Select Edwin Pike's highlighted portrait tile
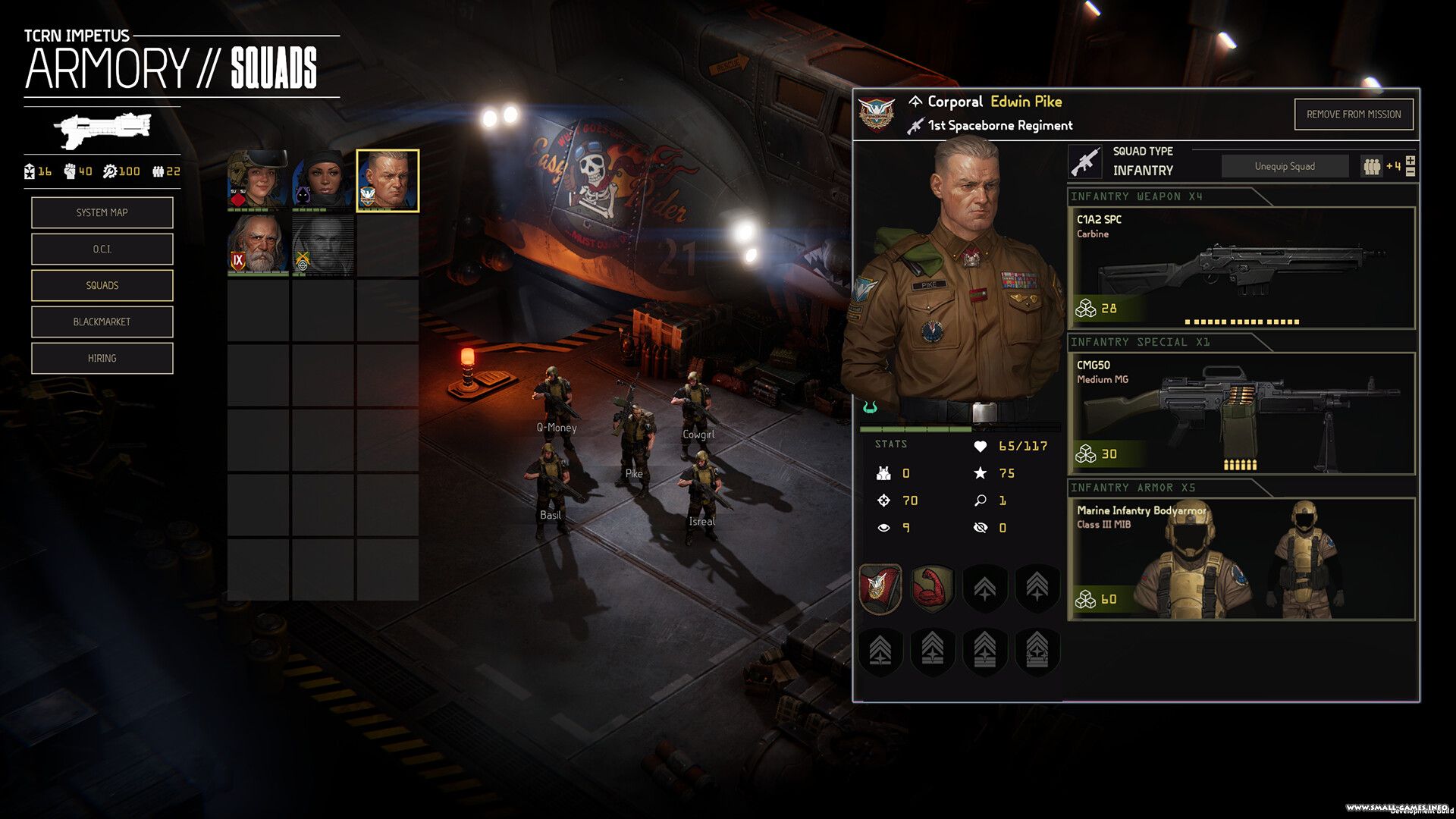Image resolution: width=1456 pixels, height=819 pixels. 388,180
